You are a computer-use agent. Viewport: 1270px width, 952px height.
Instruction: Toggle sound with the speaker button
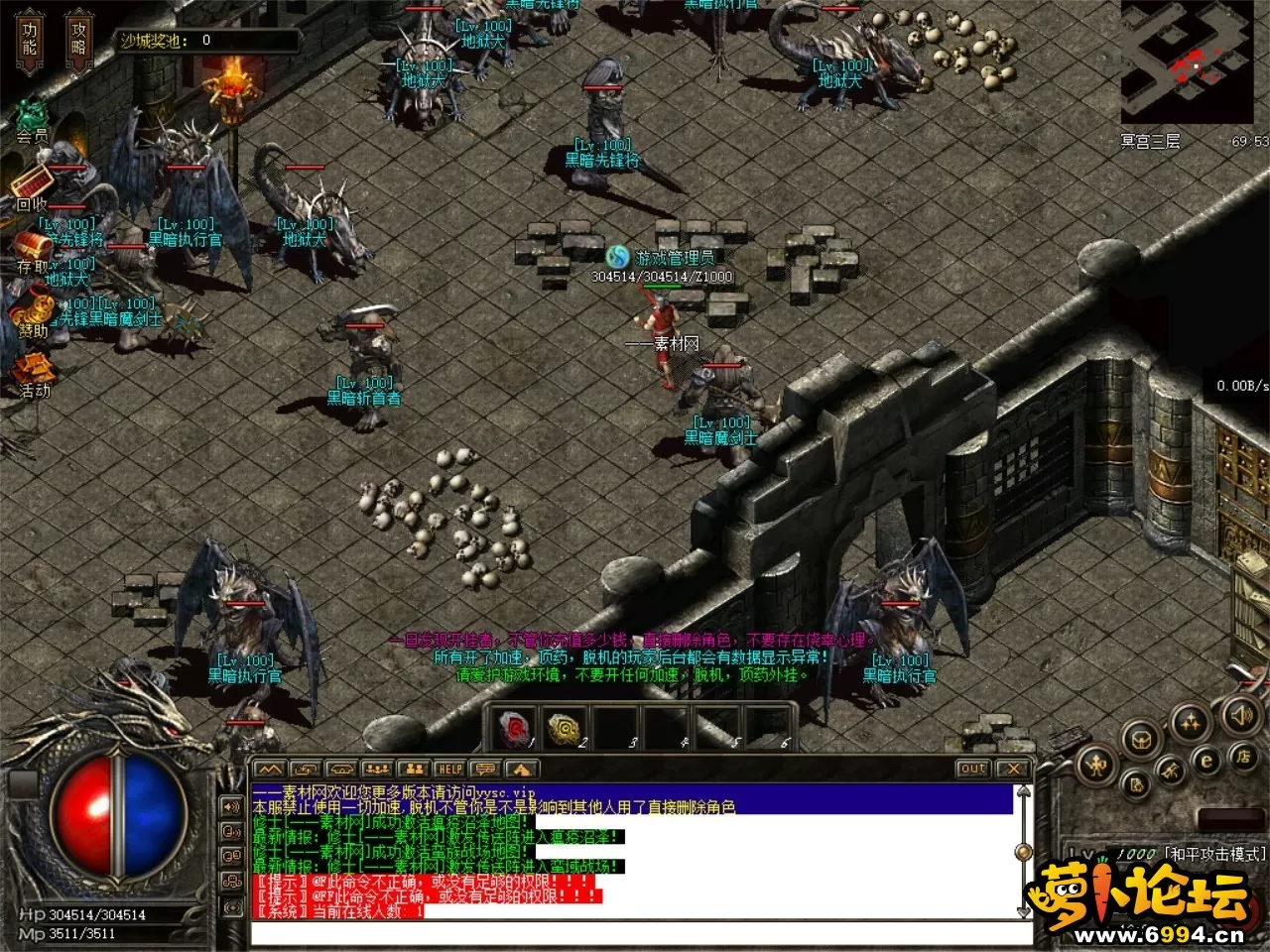[x=1239, y=714]
